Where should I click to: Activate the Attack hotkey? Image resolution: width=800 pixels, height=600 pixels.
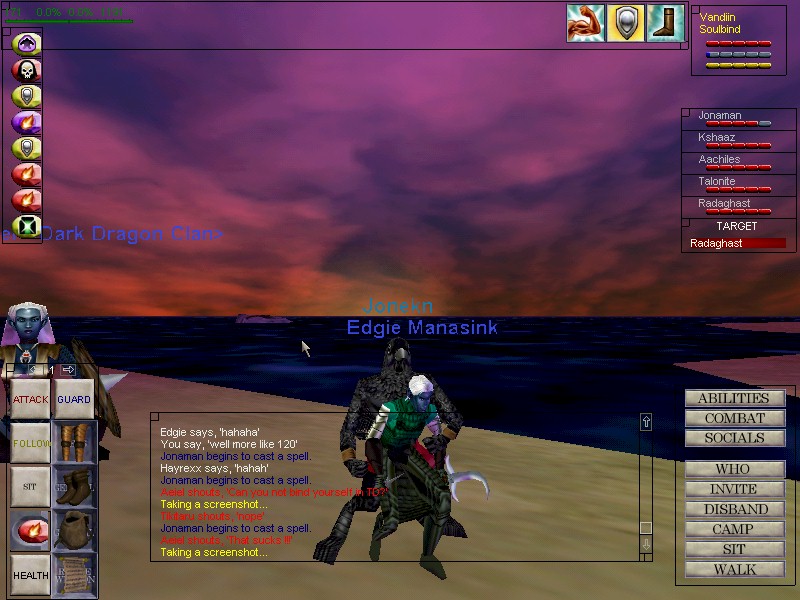pos(30,399)
